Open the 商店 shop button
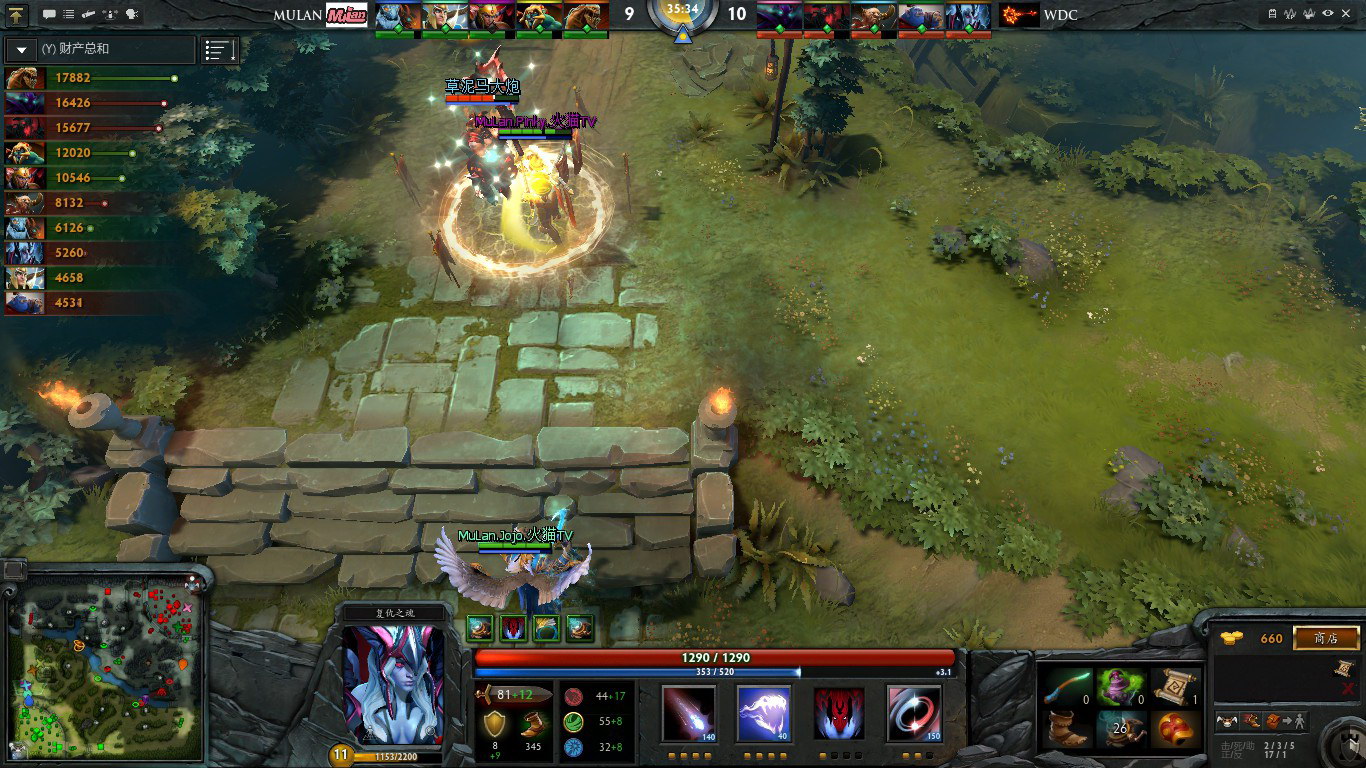Screen dimensions: 1366x768 point(1325,638)
